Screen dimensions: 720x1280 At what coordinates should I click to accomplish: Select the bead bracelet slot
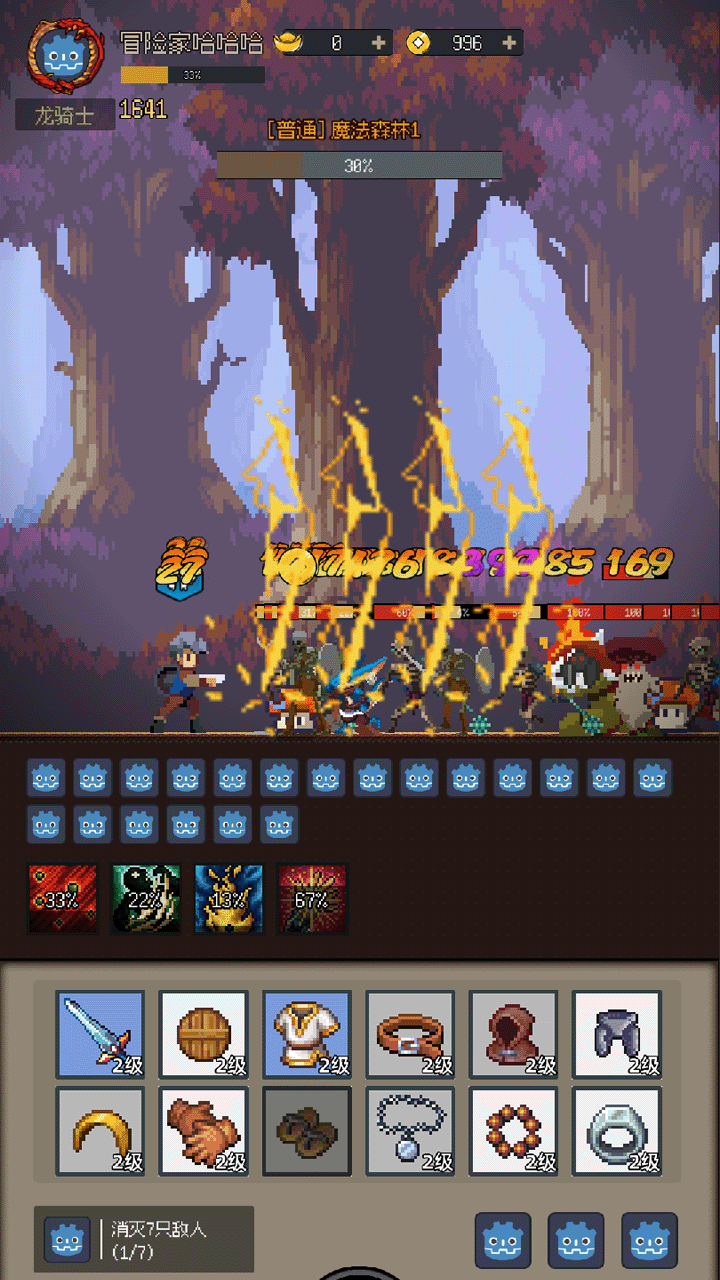[x=513, y=1132]
